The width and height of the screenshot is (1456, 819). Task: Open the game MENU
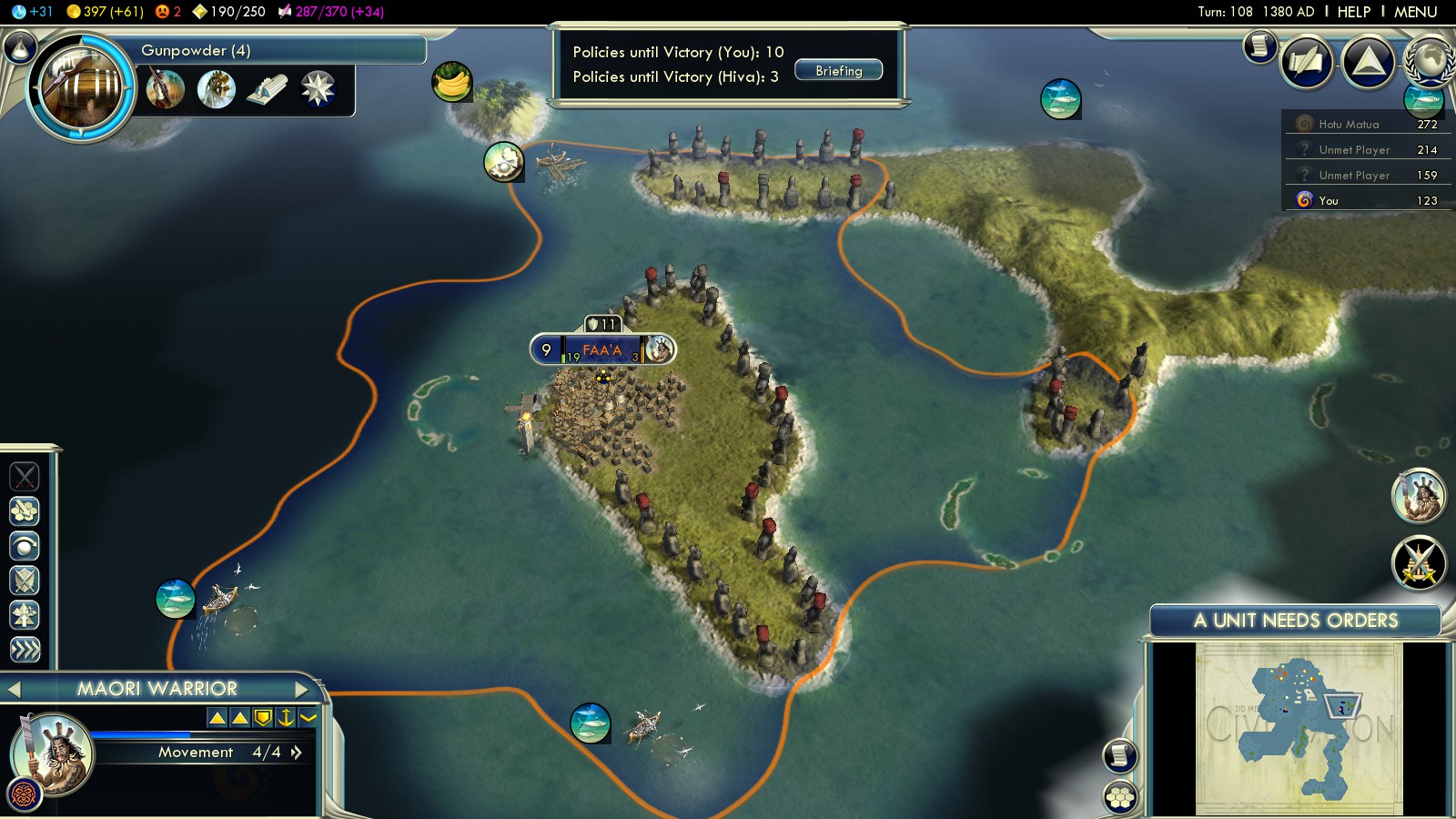pyautogui.click(x=1415, y=12)
